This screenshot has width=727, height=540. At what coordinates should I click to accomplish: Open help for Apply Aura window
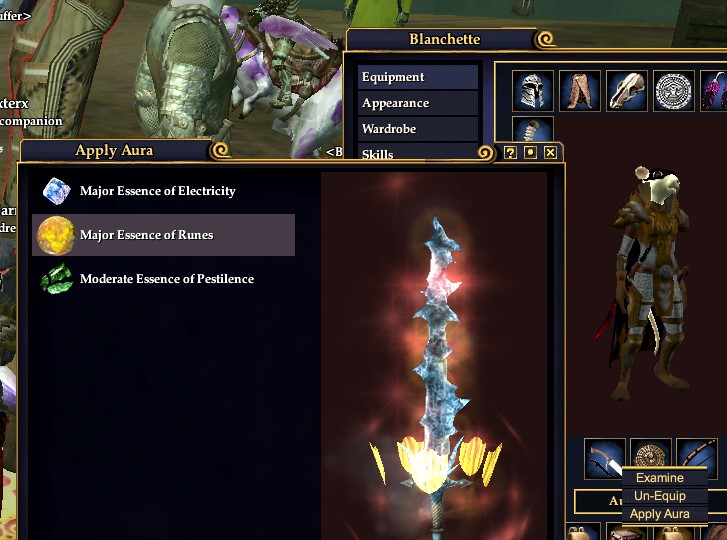tap(511, 152)
